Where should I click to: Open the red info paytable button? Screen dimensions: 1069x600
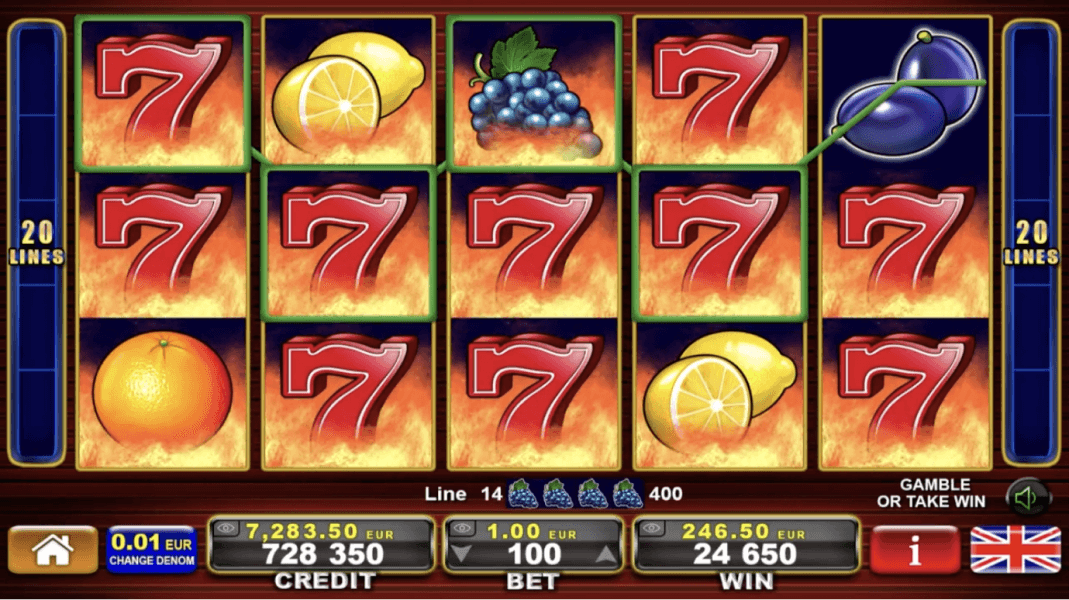pyautogui.click(x=914, y=550)
